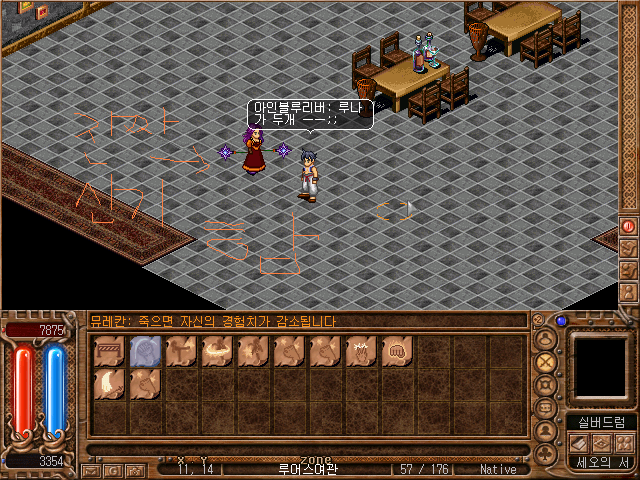
Task: Open the book icon under 실버드럼
Action: click(x=578, y=444)
